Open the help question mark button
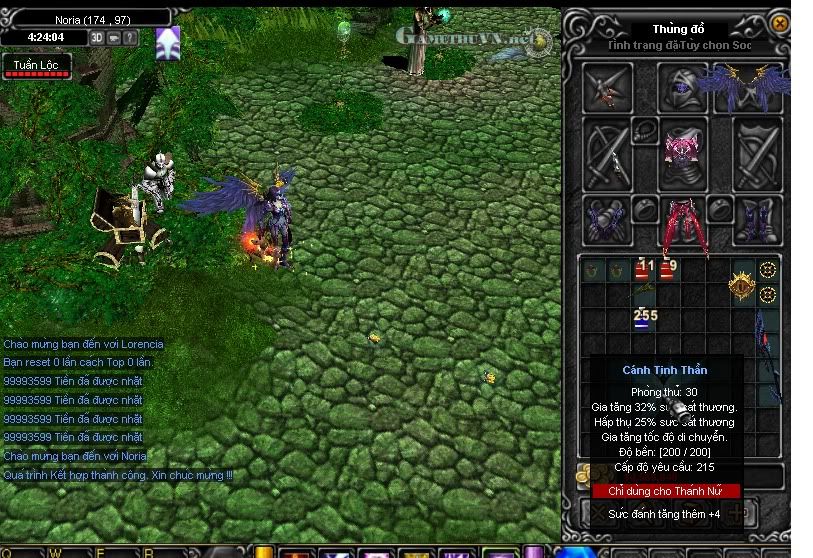 coord(131,37)
